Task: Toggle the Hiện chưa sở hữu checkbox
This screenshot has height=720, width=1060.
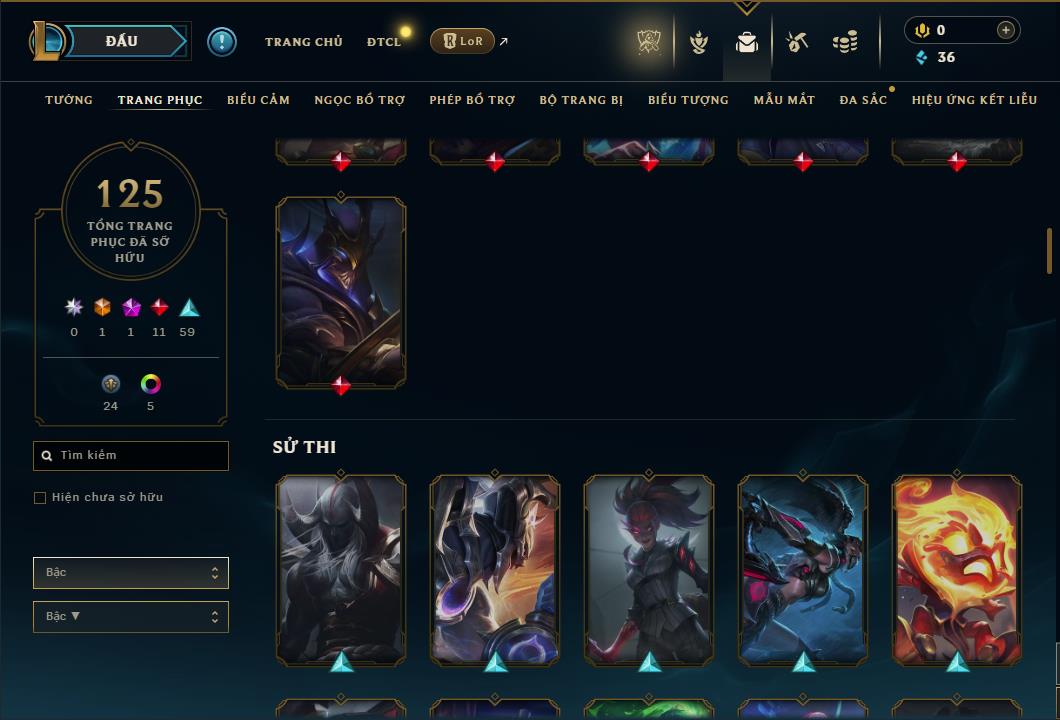Action: point(40,498)
